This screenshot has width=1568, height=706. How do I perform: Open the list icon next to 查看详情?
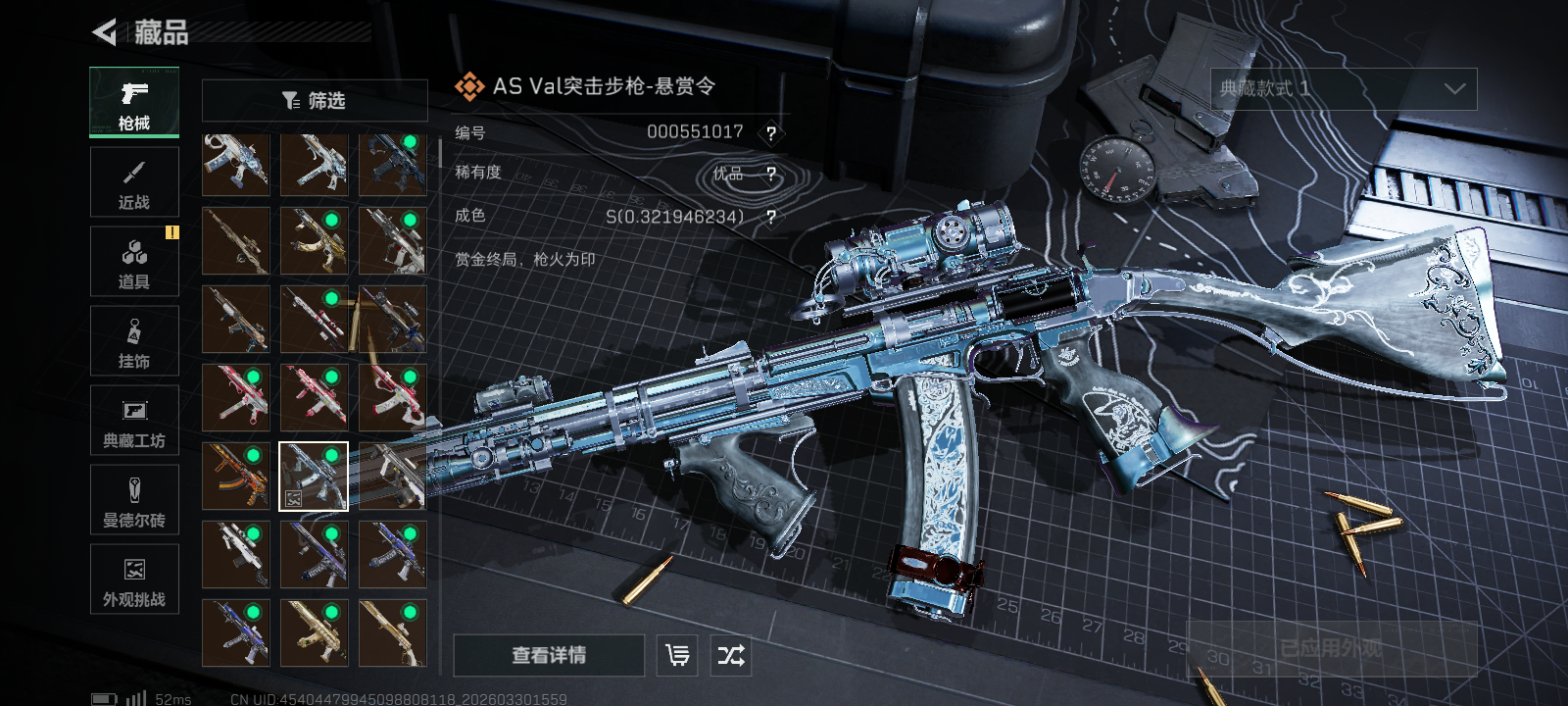click(677, 655)
